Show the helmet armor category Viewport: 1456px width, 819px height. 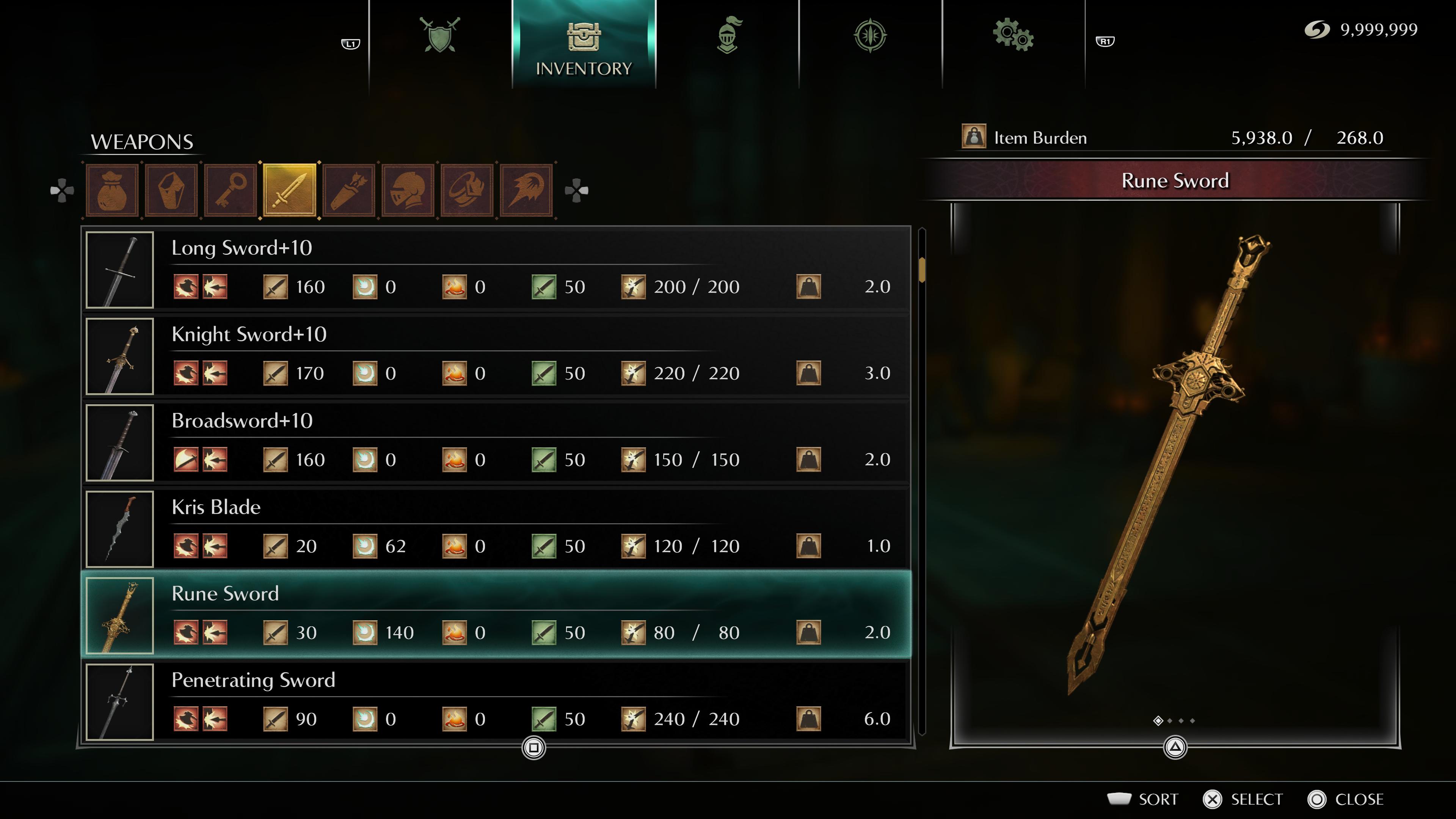(x=408, y=190)
